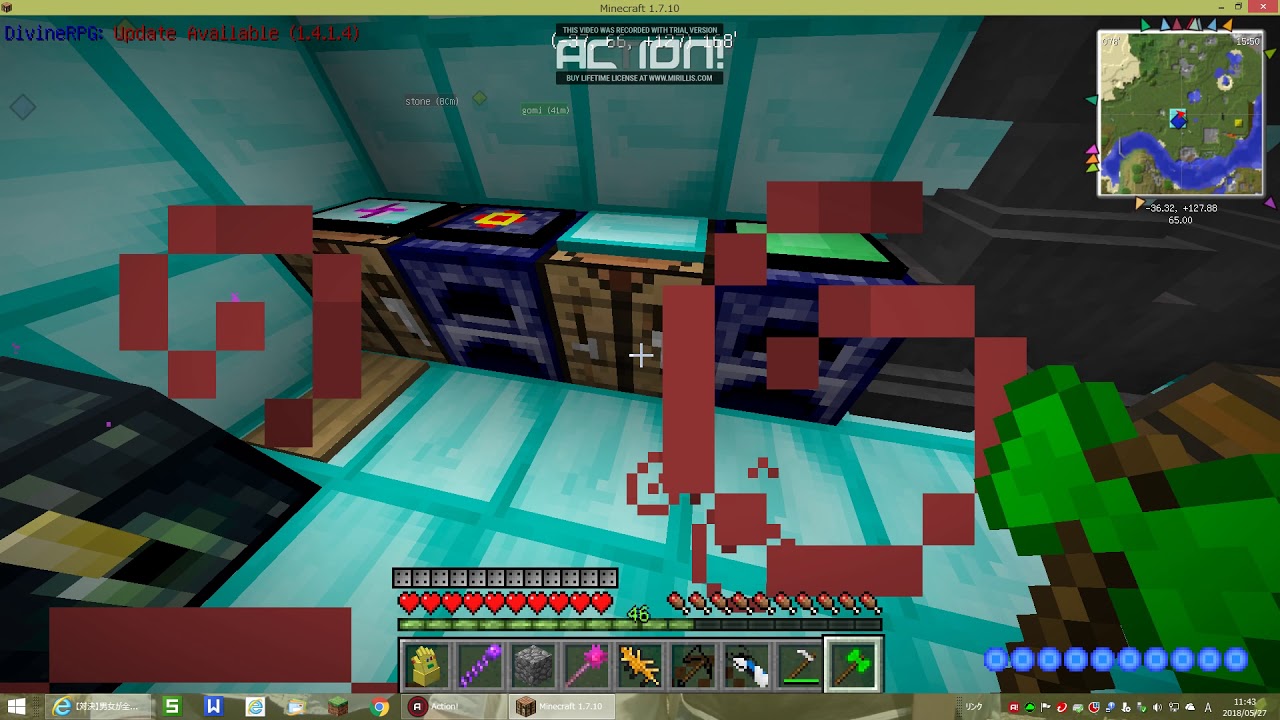1280x720 pixels.
Task: Expand the Action Center flag icon
Action: point(1045,707)
